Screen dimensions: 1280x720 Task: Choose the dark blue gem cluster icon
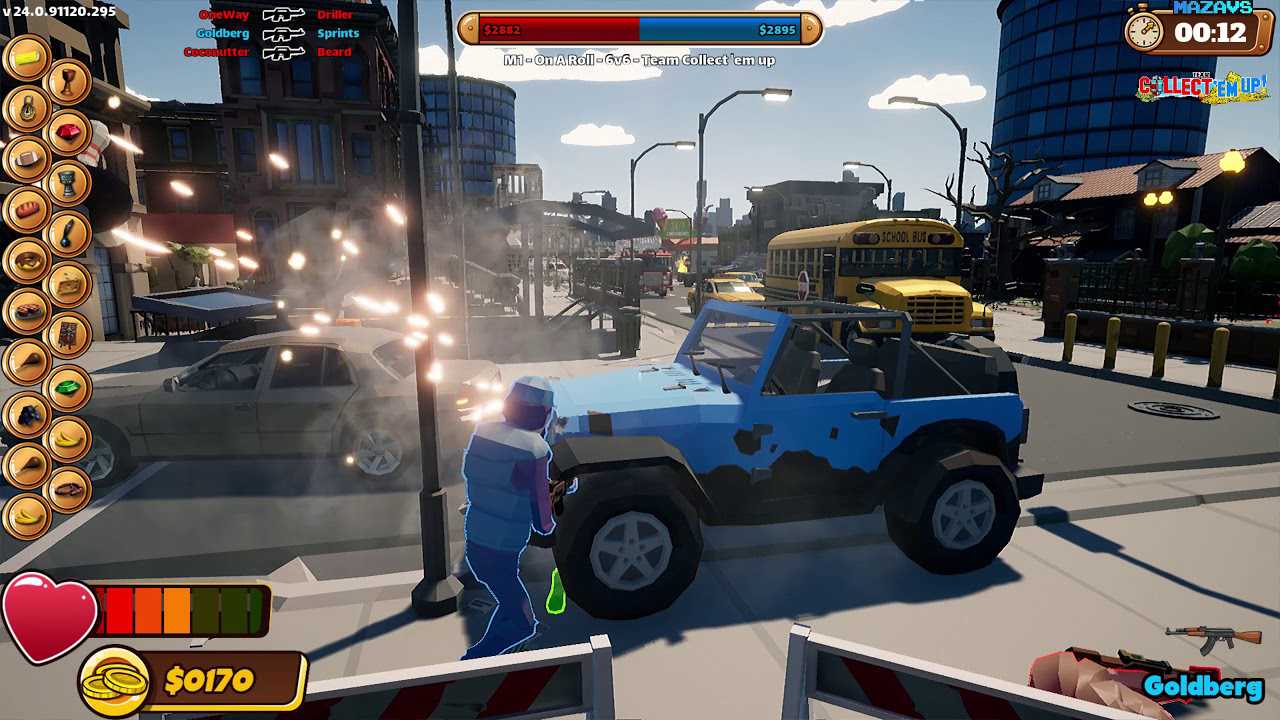pyautogui.click(x=27, y=413)
